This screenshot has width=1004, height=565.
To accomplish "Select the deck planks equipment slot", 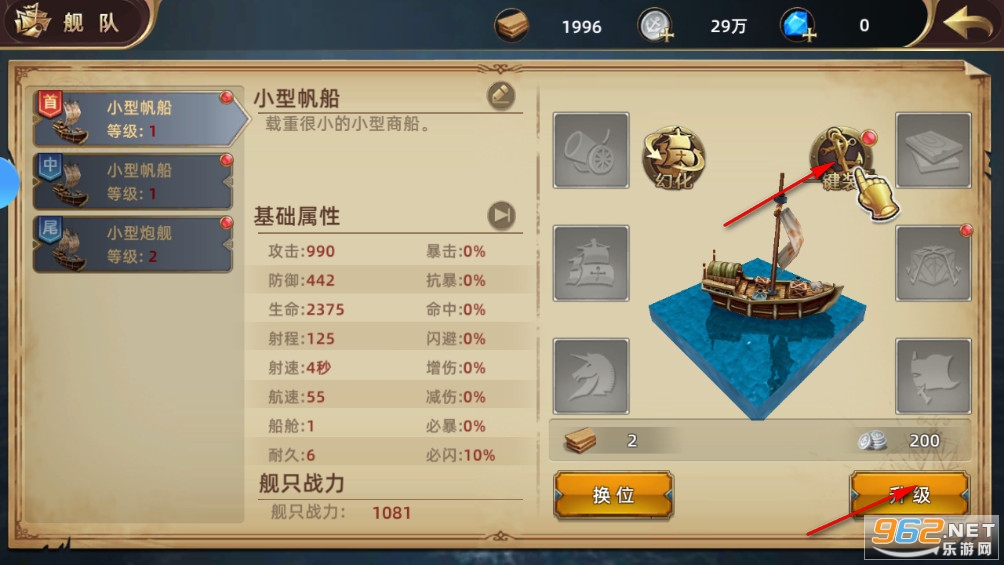I will click(x=933, y=150).
